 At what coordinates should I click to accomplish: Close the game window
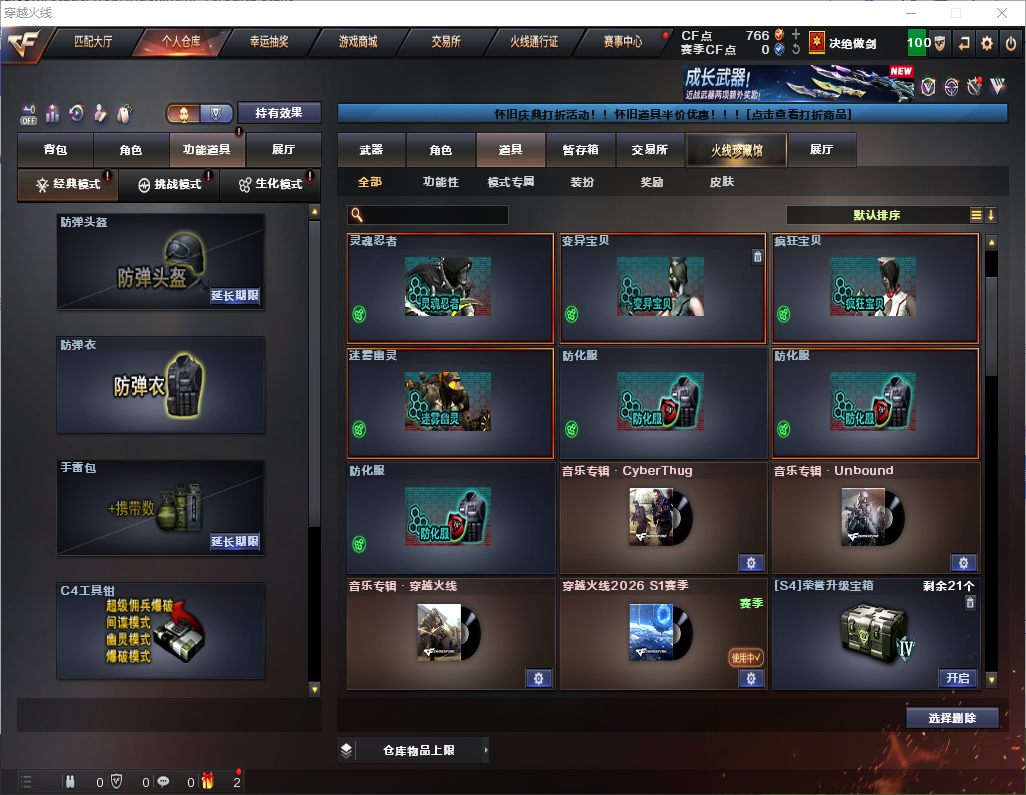[x=1001, y=13]
